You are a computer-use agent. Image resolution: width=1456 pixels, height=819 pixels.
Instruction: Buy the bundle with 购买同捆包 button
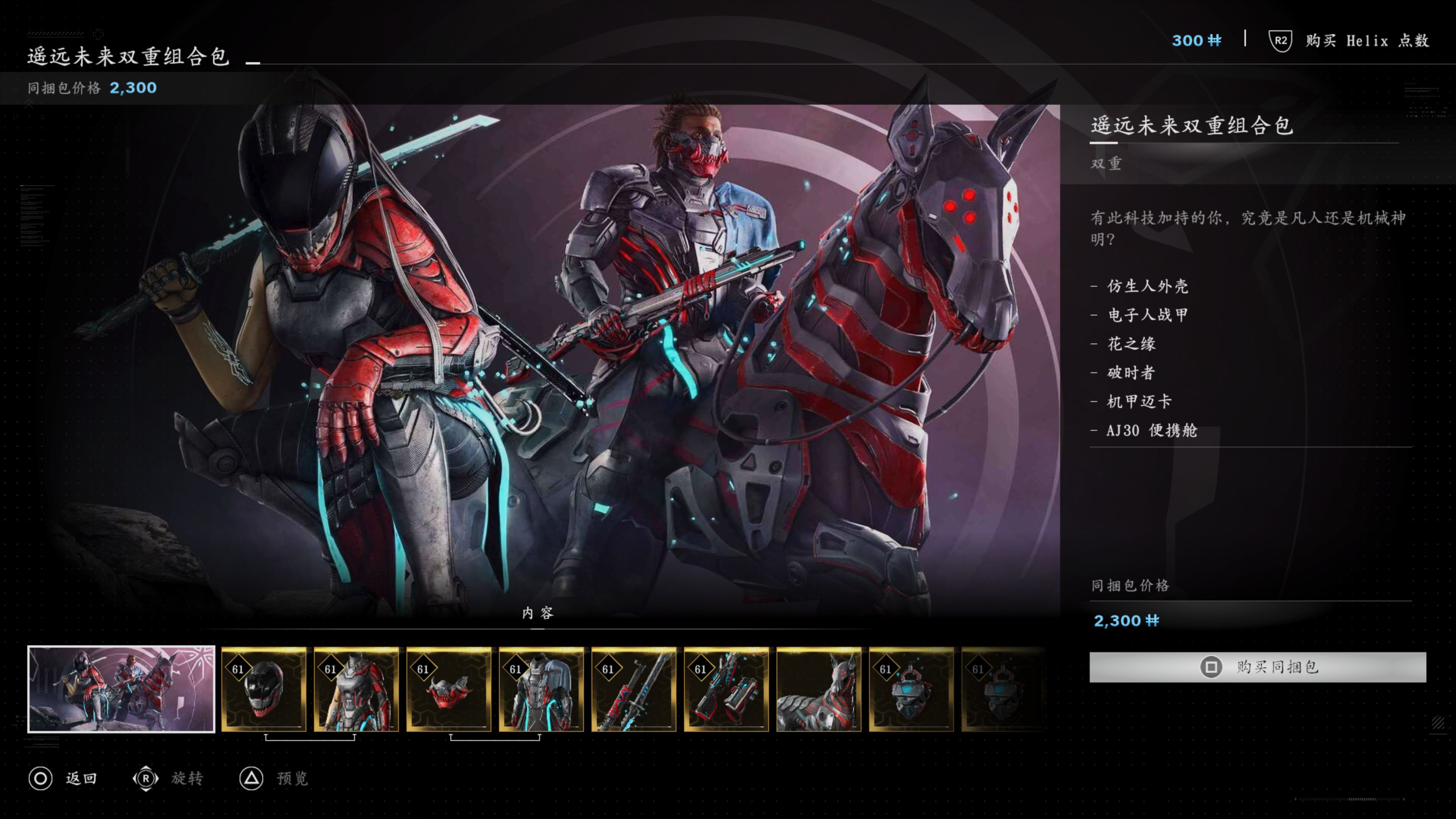tap(1257, 667)
